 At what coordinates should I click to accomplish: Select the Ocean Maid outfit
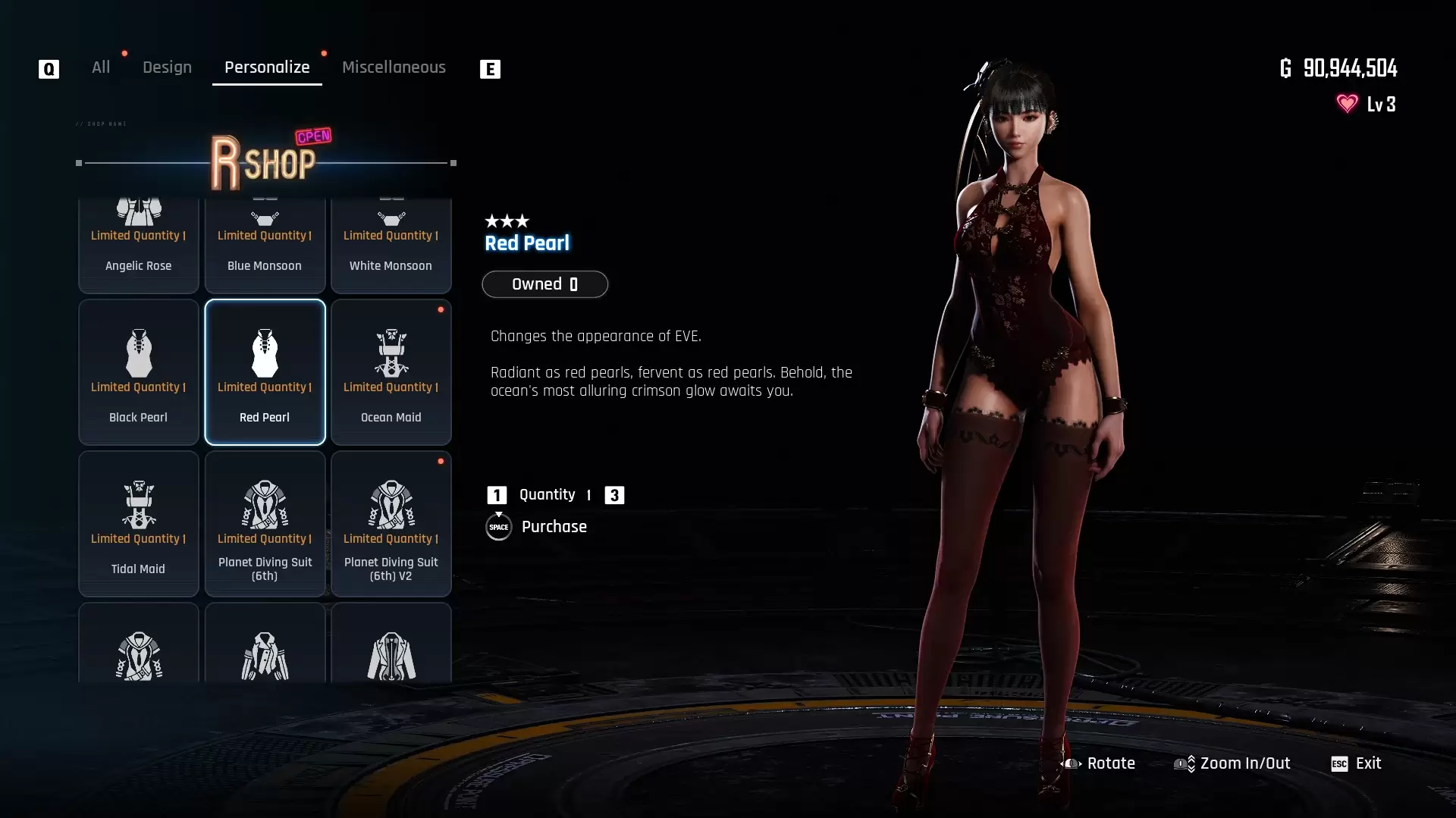391,371
